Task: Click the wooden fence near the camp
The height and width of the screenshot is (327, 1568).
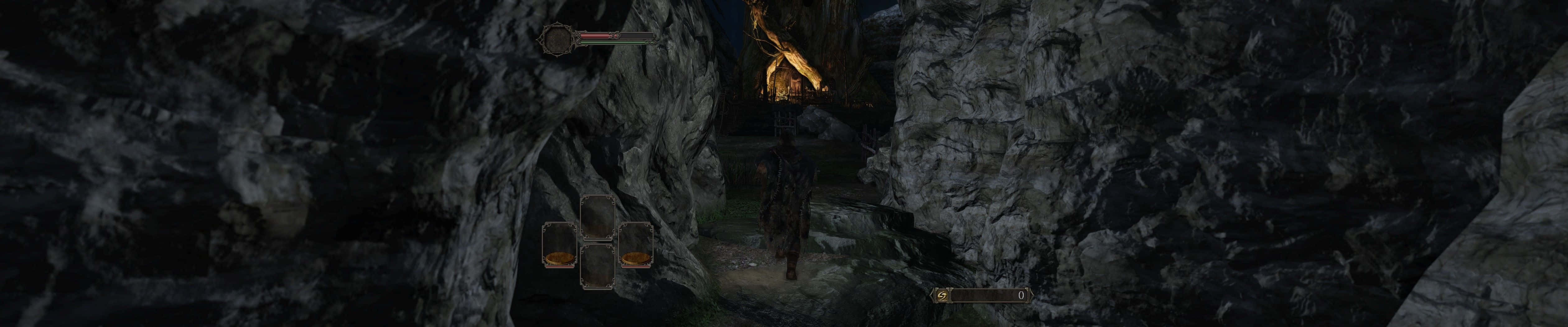Action: point(784,122)
